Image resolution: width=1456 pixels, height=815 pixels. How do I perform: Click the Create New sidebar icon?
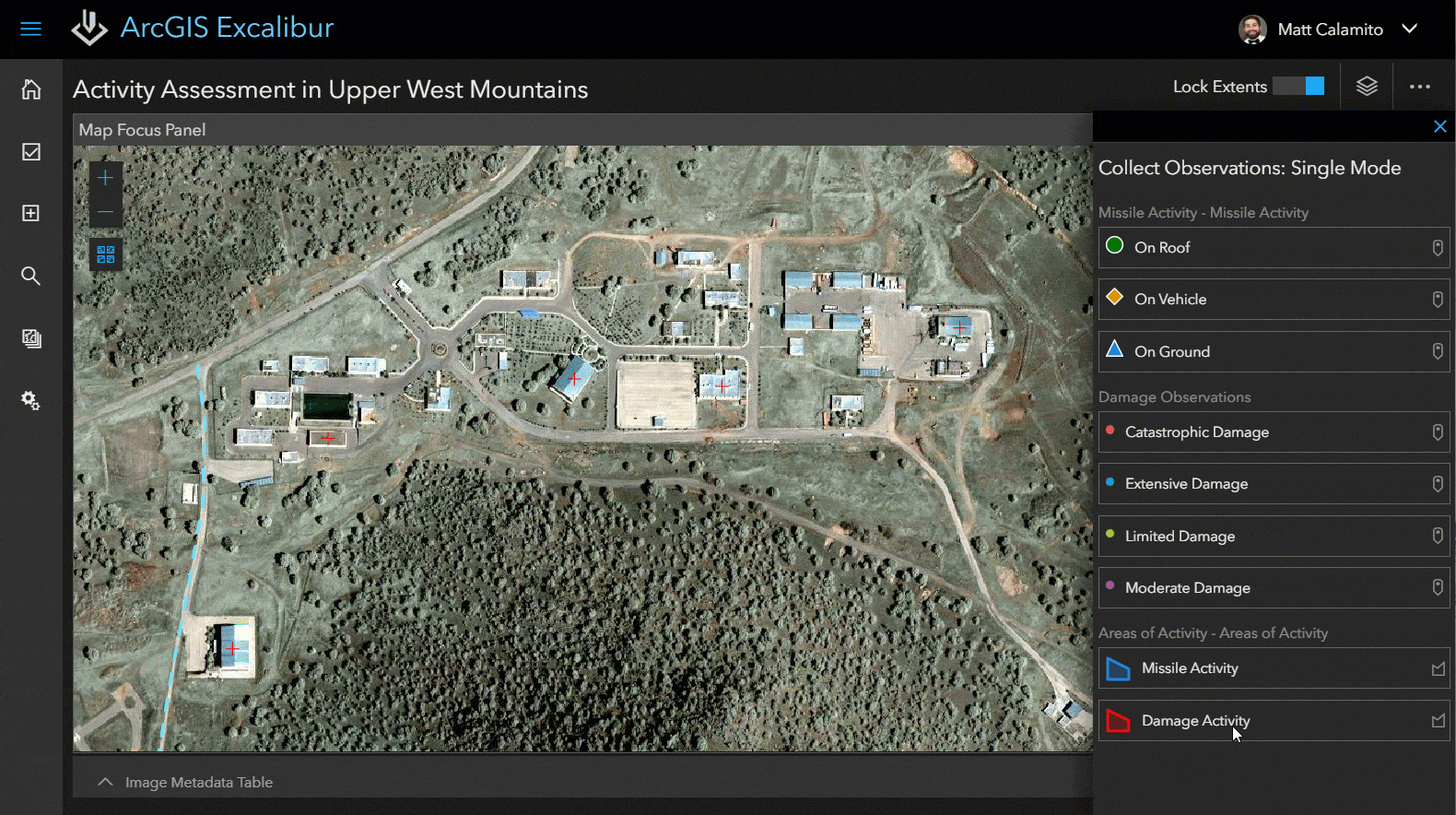pyautogui.click(x=30, y=213)
